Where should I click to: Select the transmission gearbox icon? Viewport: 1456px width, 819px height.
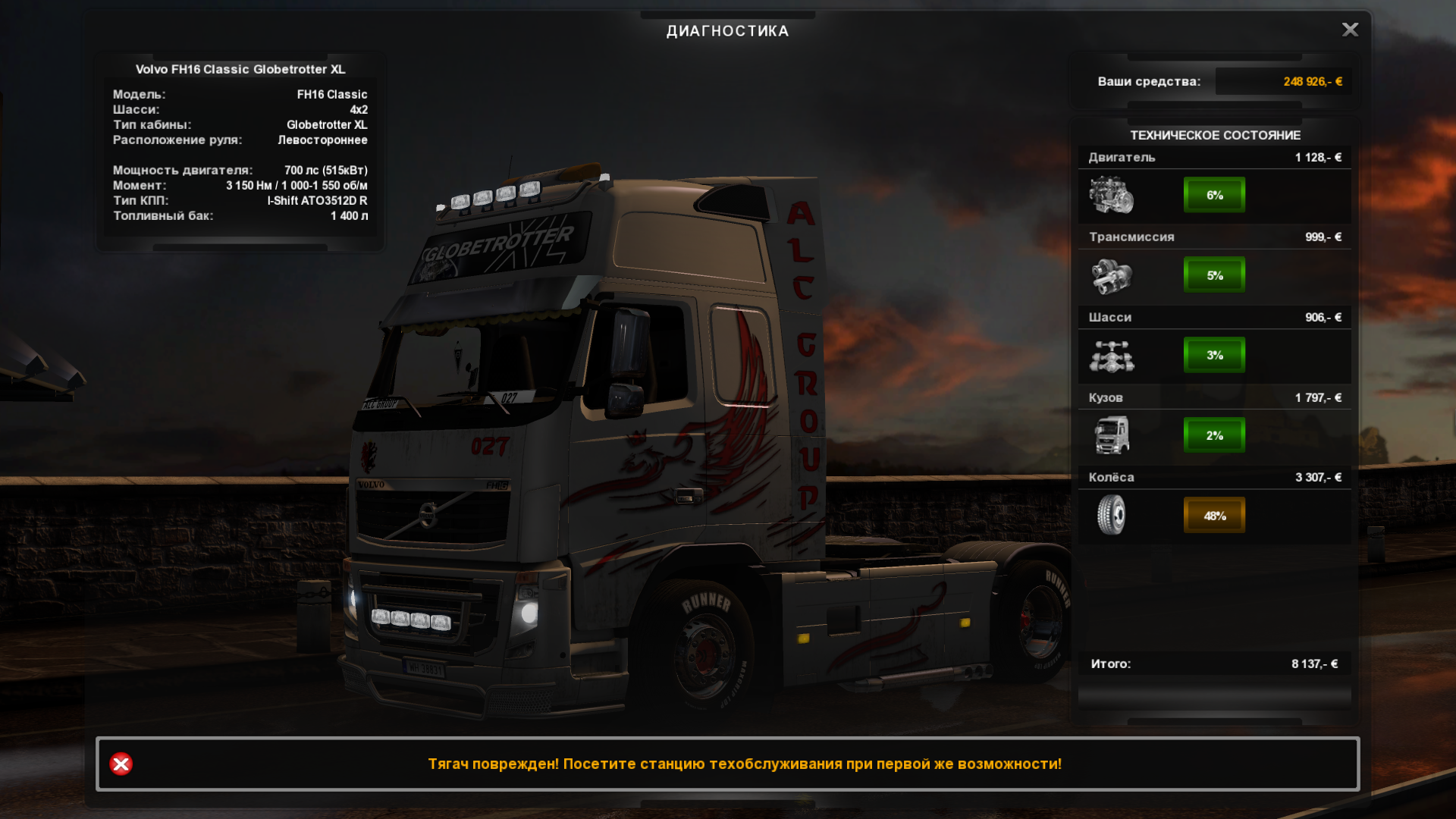tap(1111, 275)
